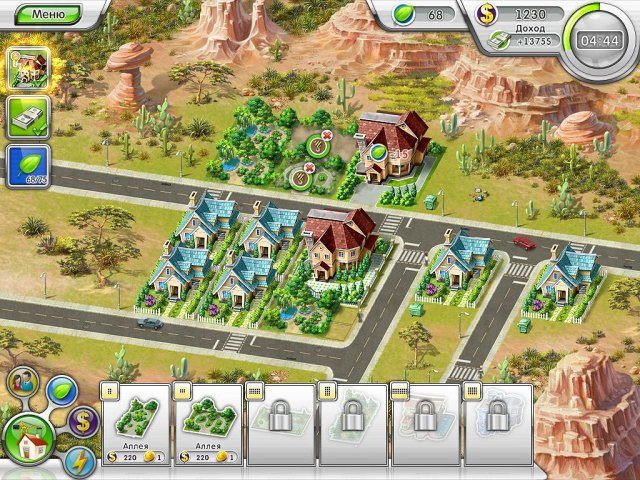
Task: Select the house objective icon
Action: tap(27, 69)
